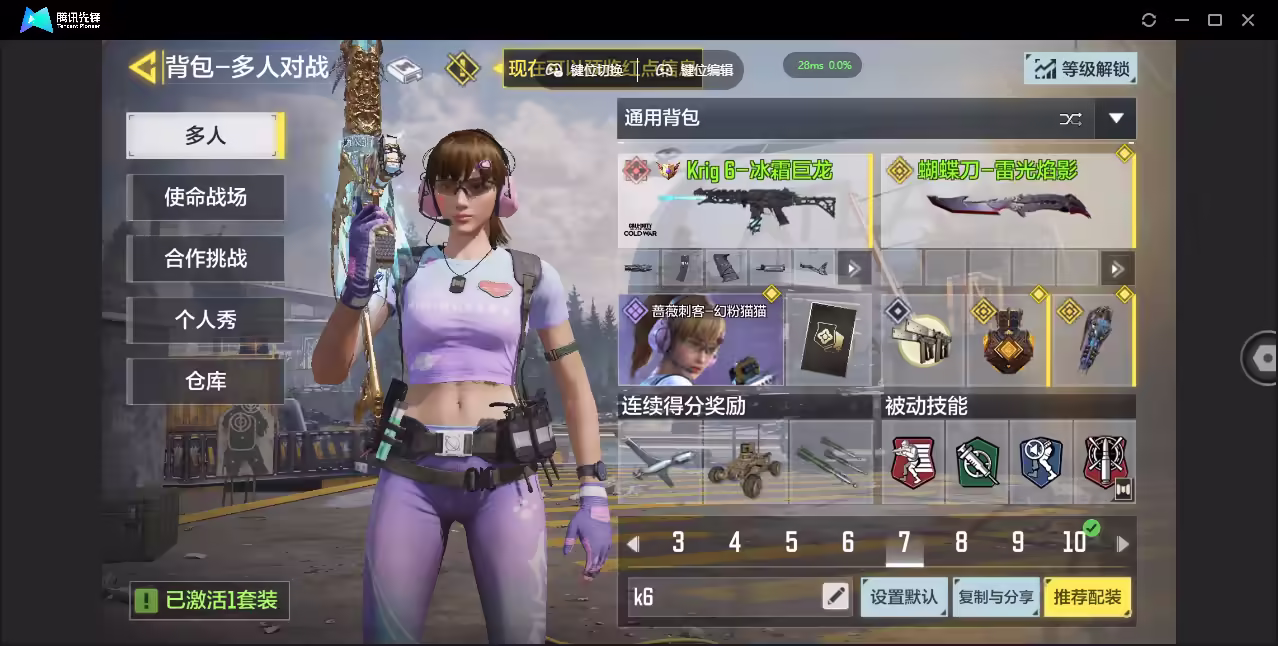1278x646 pixels.
Task: Switch to the 使命战场 tab
Action: (205, 197)
